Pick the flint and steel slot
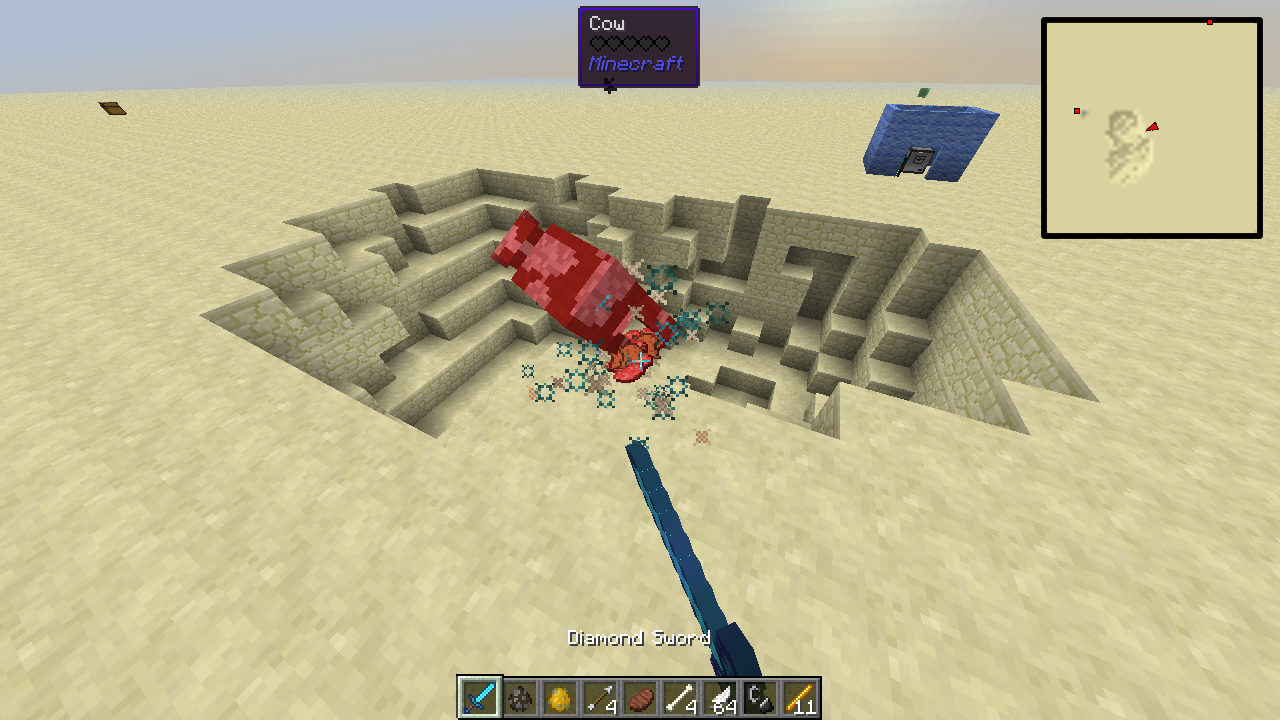 [760, 698]
